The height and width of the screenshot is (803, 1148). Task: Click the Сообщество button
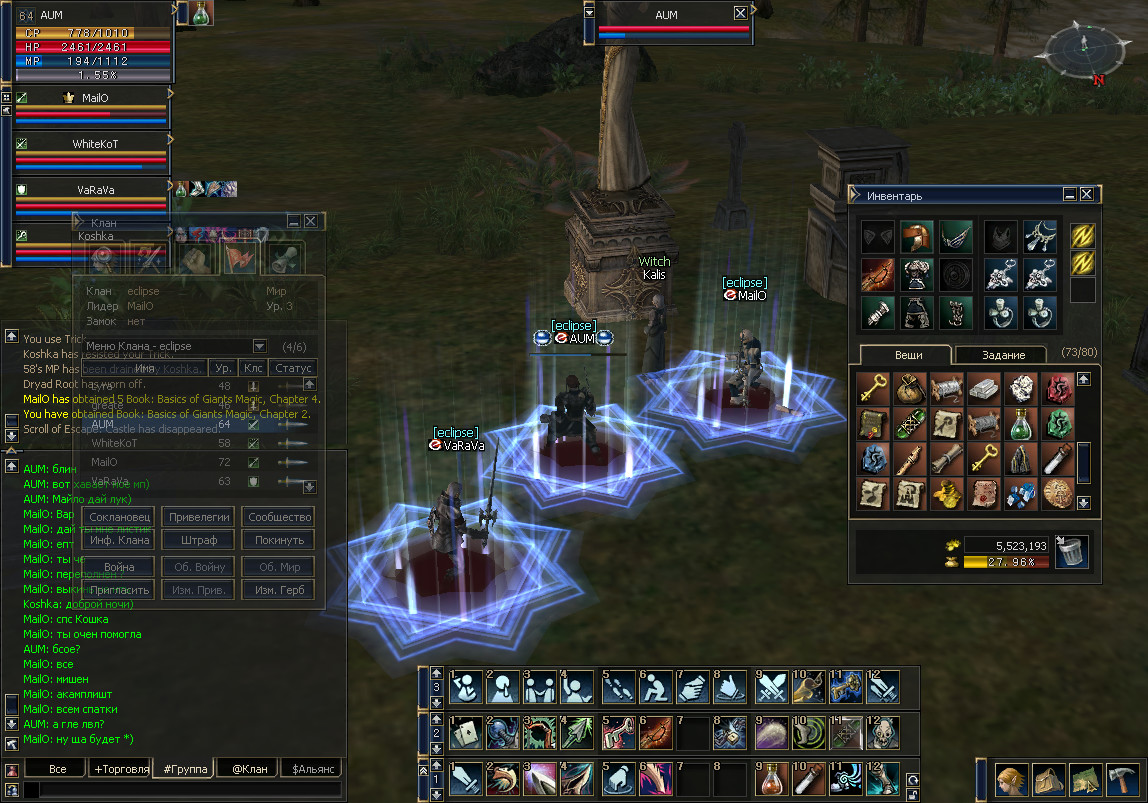(x=279, y=517)
